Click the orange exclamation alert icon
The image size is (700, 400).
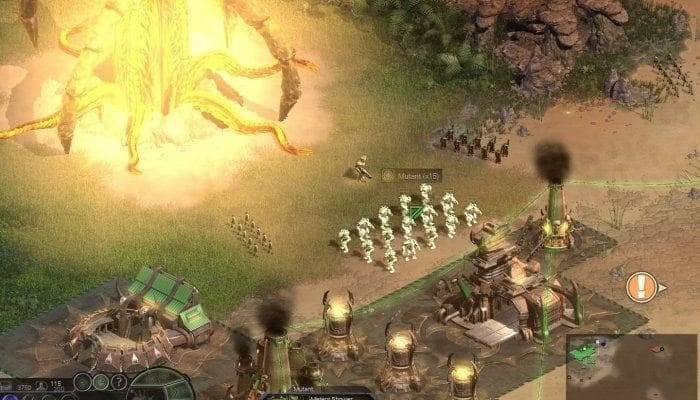pyautogui.click(x=640, y=287)
